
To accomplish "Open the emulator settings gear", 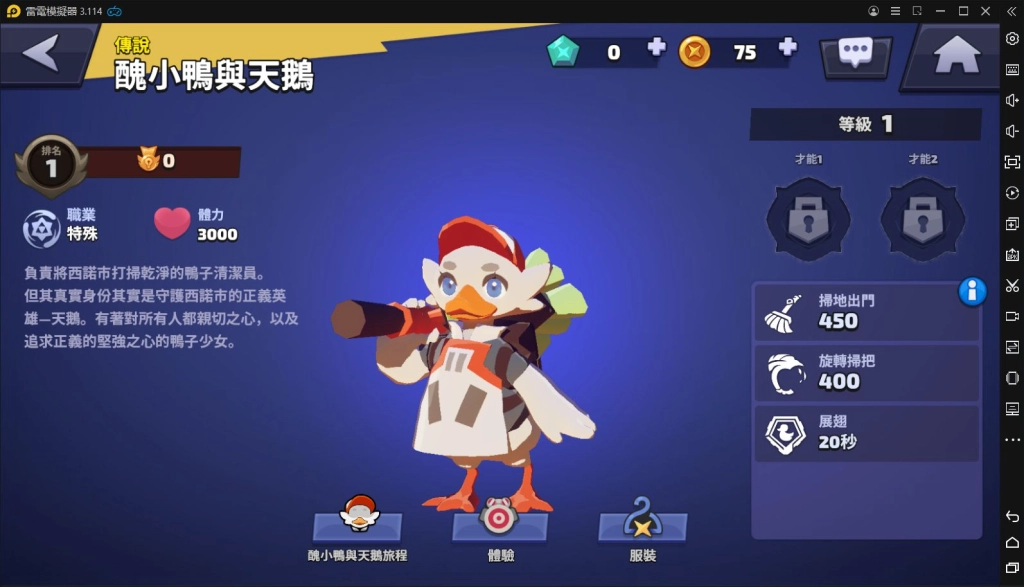I will coord(1012,38).
